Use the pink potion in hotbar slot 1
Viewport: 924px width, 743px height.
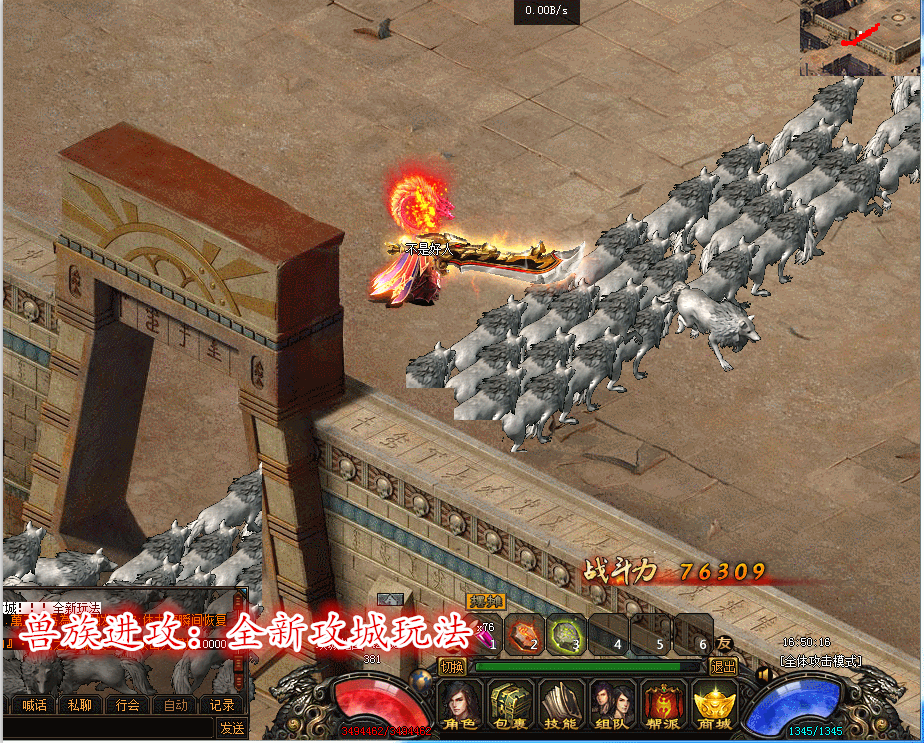point(487,634)
